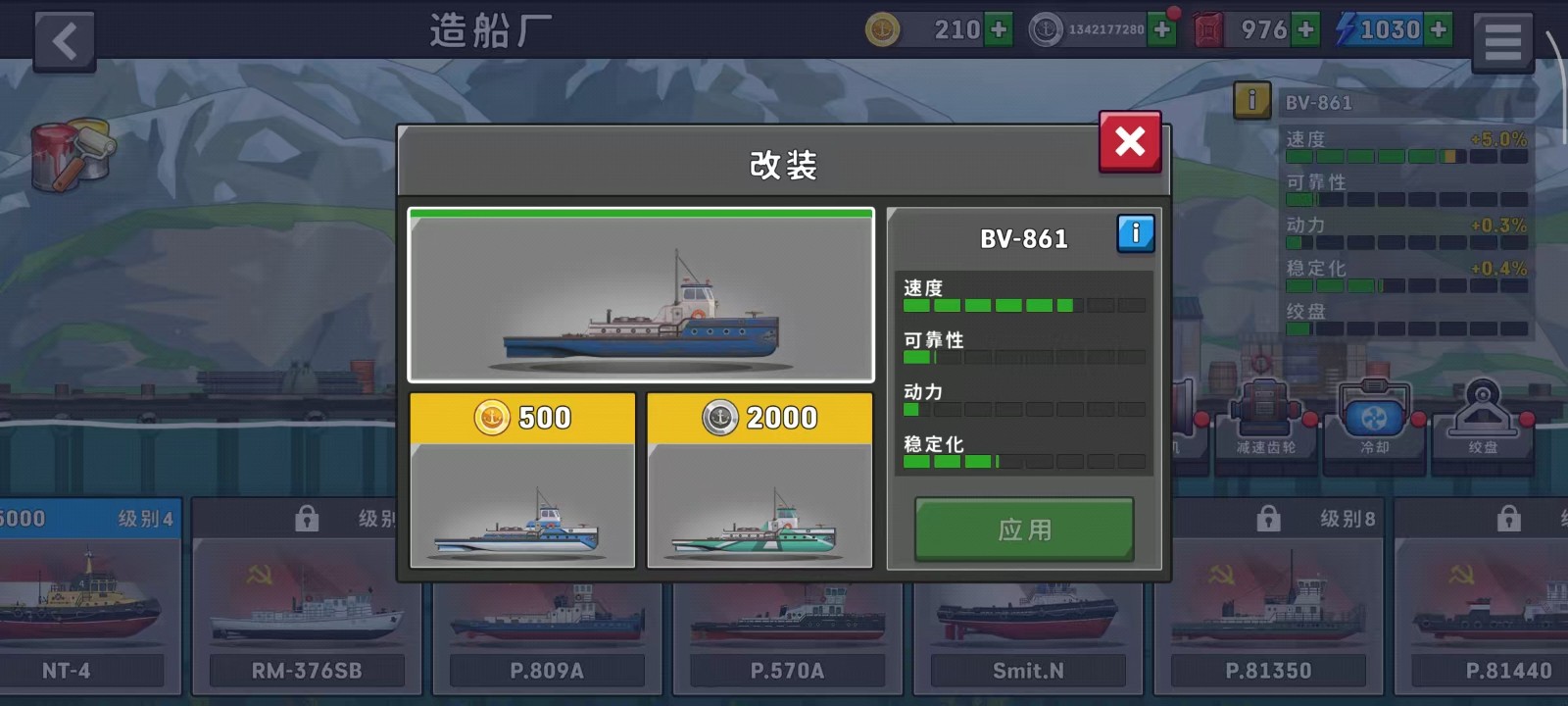
Task: Add energy with the lightning plus button
Action: click(x=1439, y=30)
